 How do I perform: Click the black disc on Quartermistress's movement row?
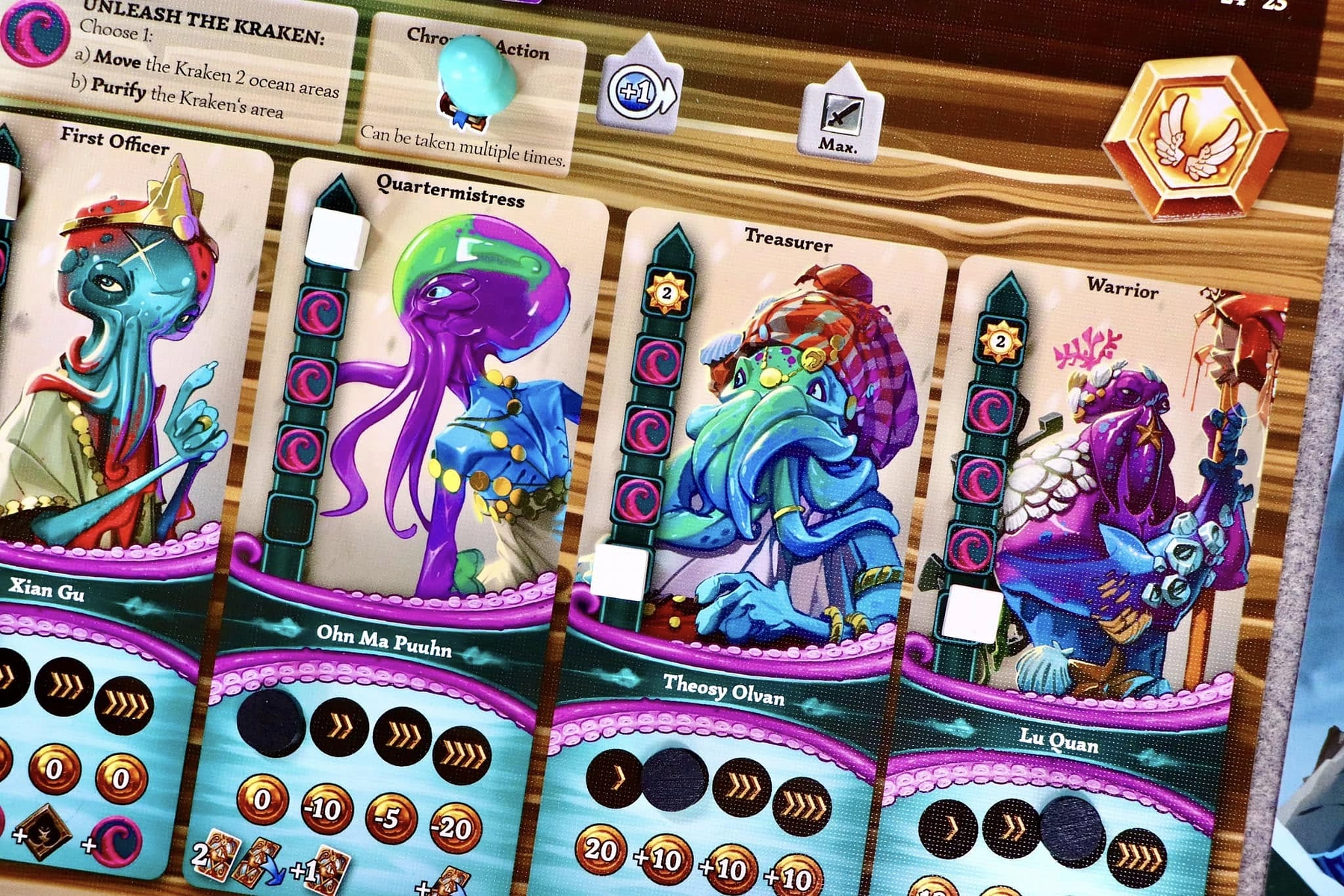click(270, 721)
